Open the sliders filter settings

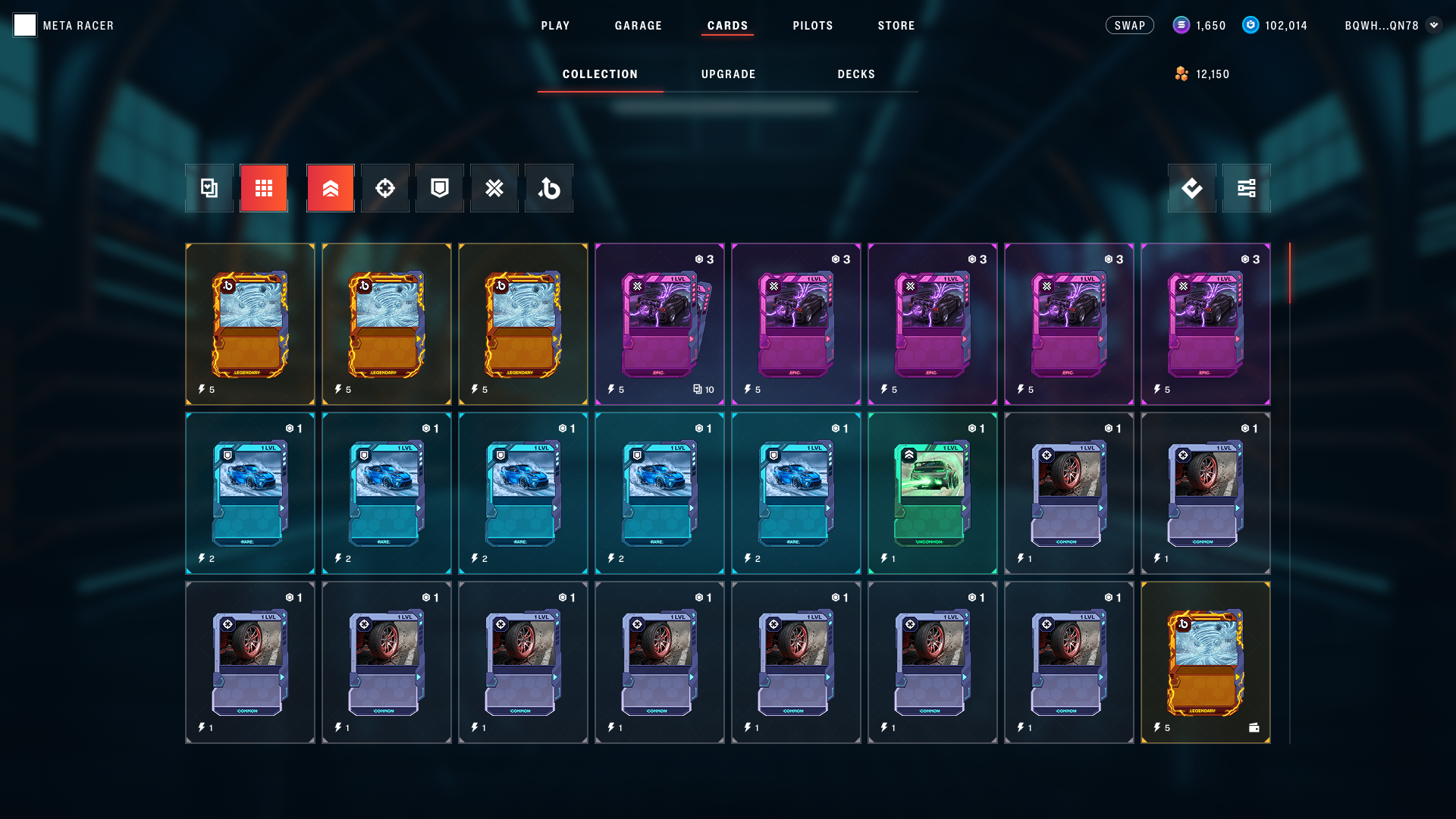tap(1247, 188)
